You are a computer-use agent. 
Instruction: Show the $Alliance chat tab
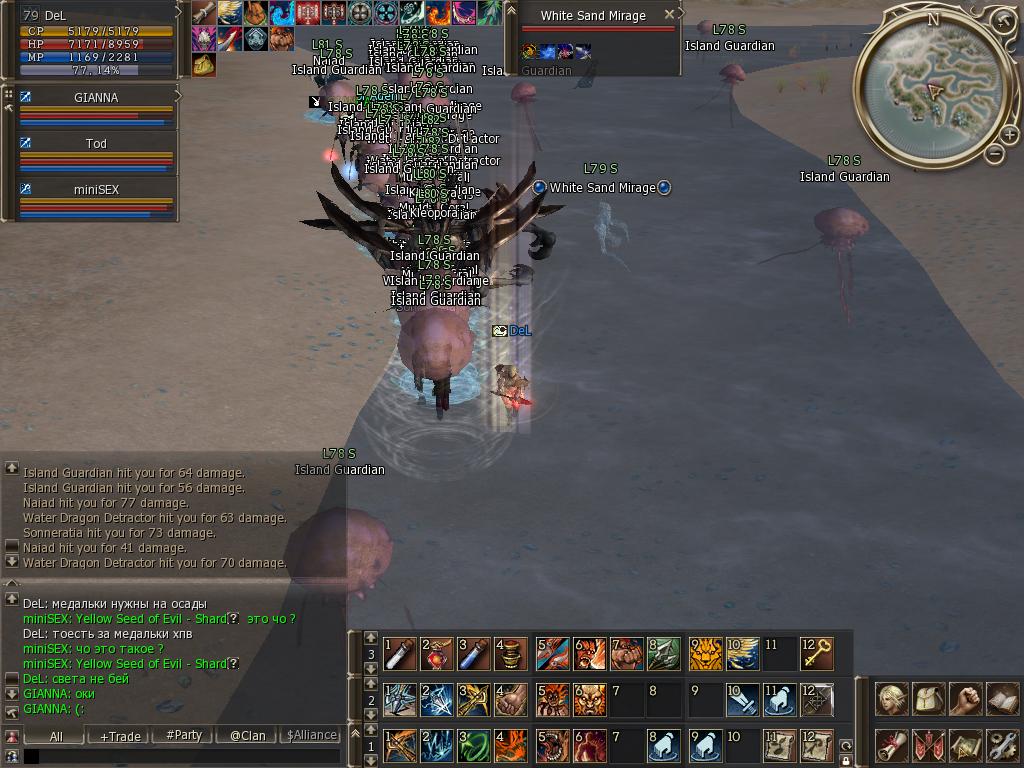(x=311, y=735)
